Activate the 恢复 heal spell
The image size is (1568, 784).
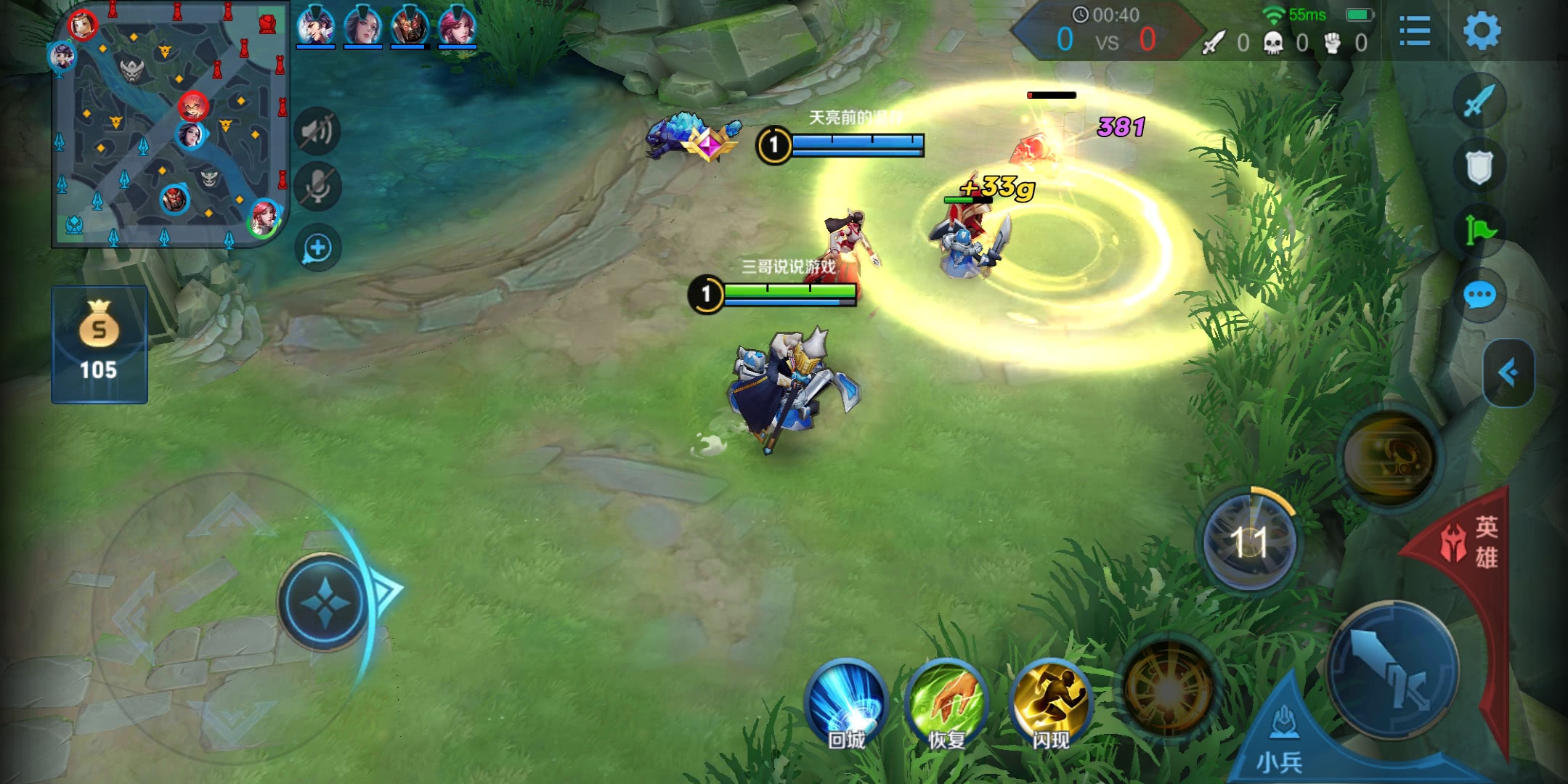click(x=947, y=702)
